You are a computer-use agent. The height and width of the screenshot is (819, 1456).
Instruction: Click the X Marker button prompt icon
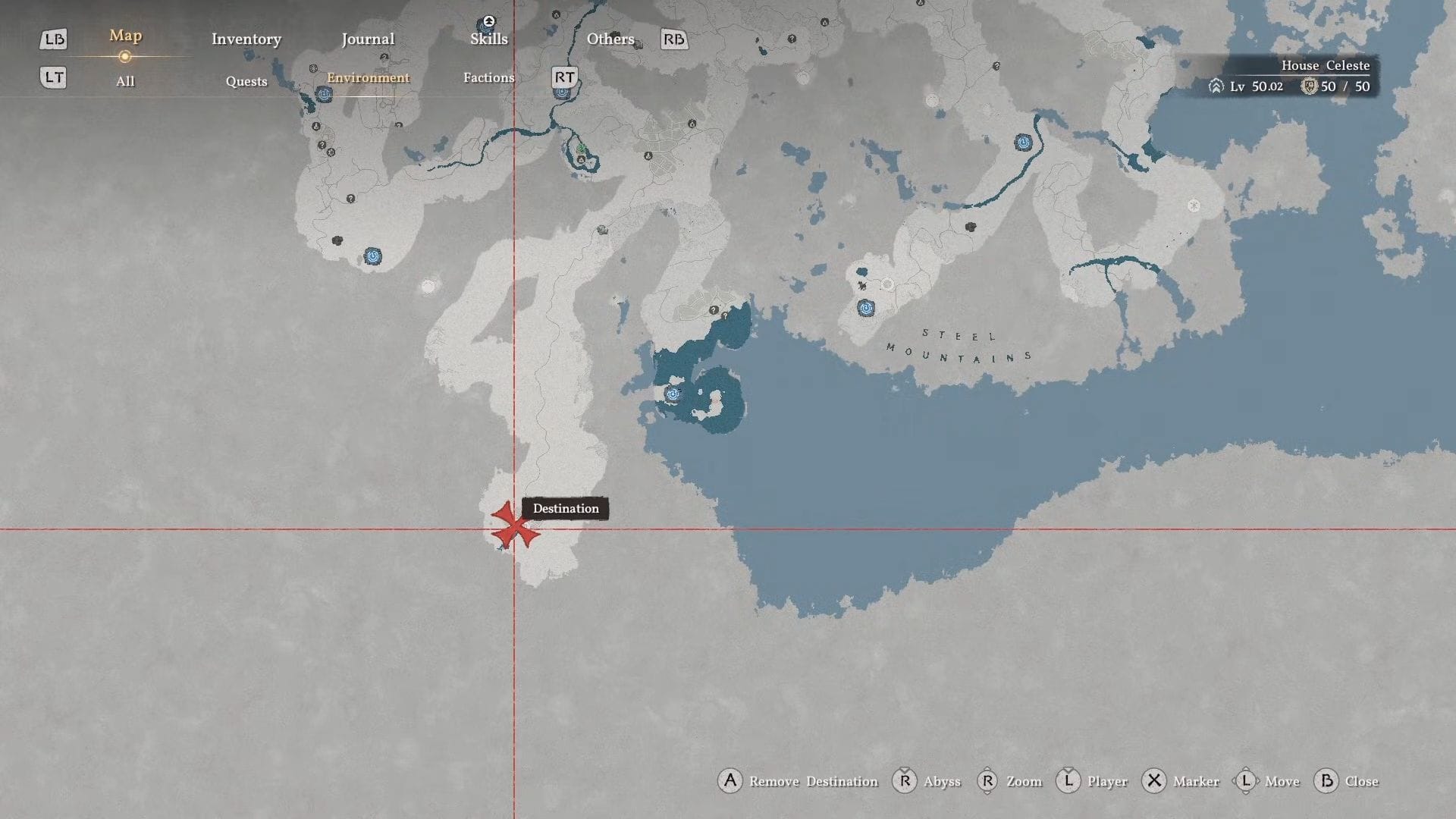click(x=1153, y=781)
